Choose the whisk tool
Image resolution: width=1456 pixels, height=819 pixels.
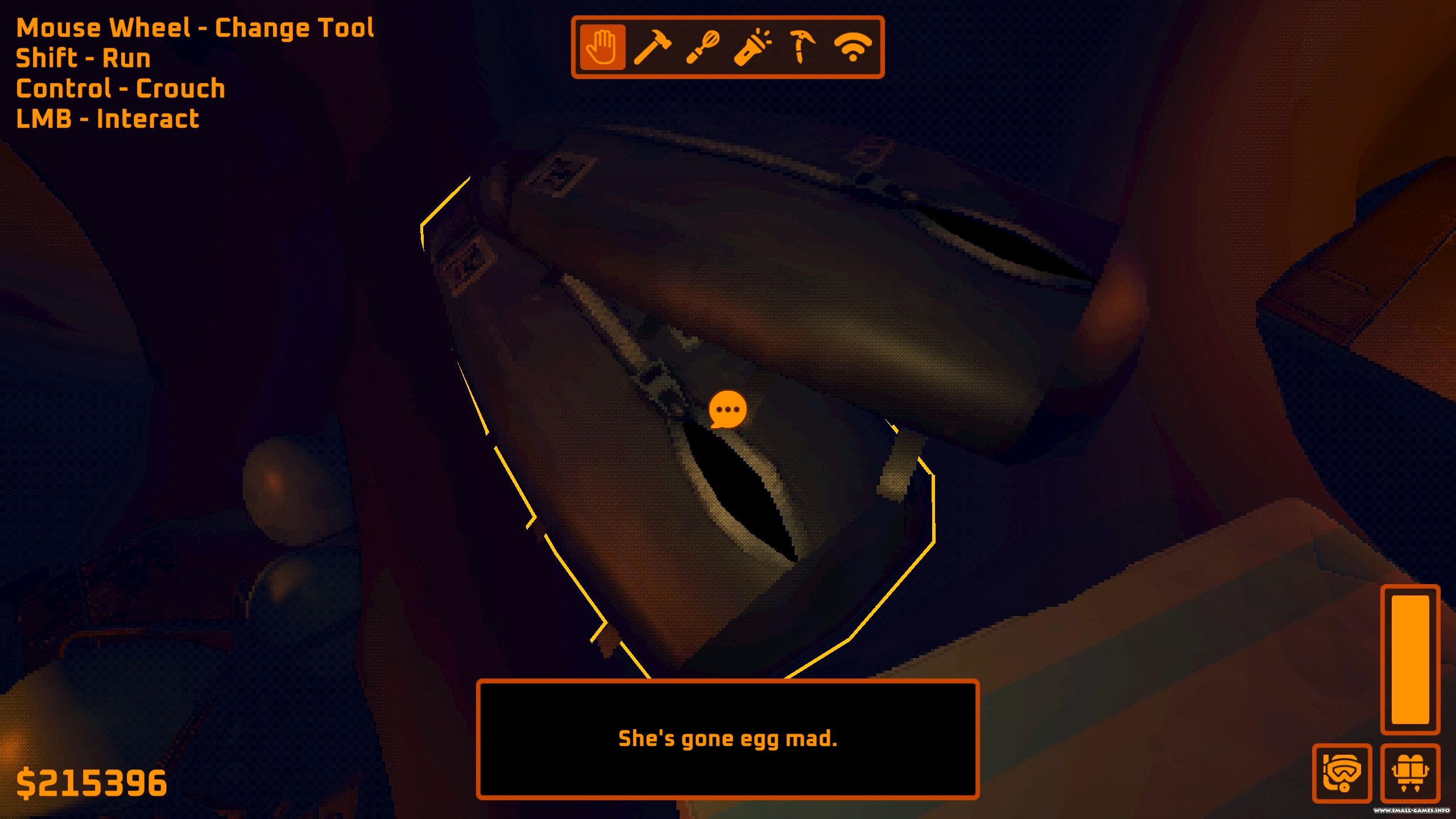[702, 47]
